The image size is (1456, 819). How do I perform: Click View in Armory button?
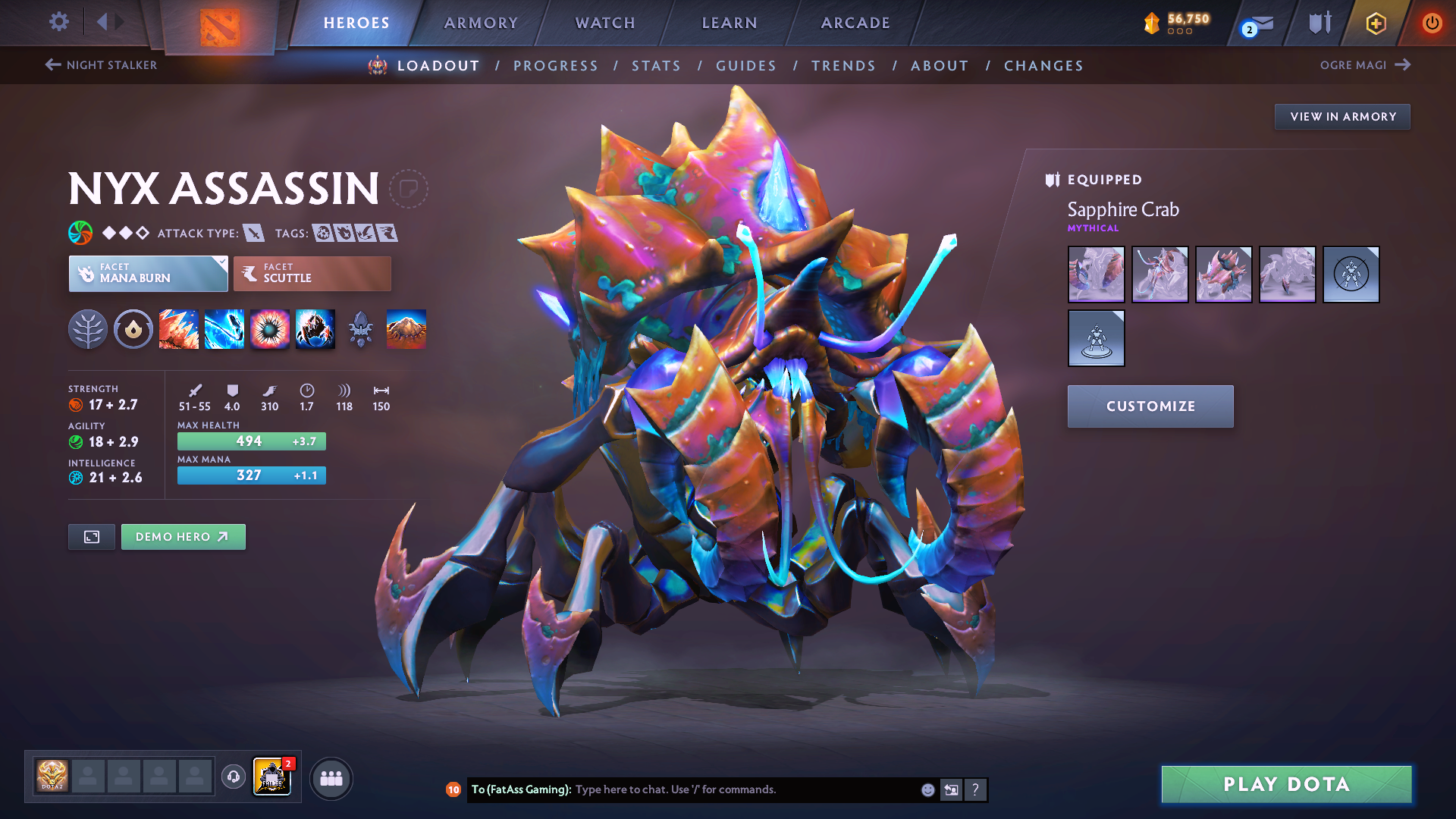[x=1342, y=117]
